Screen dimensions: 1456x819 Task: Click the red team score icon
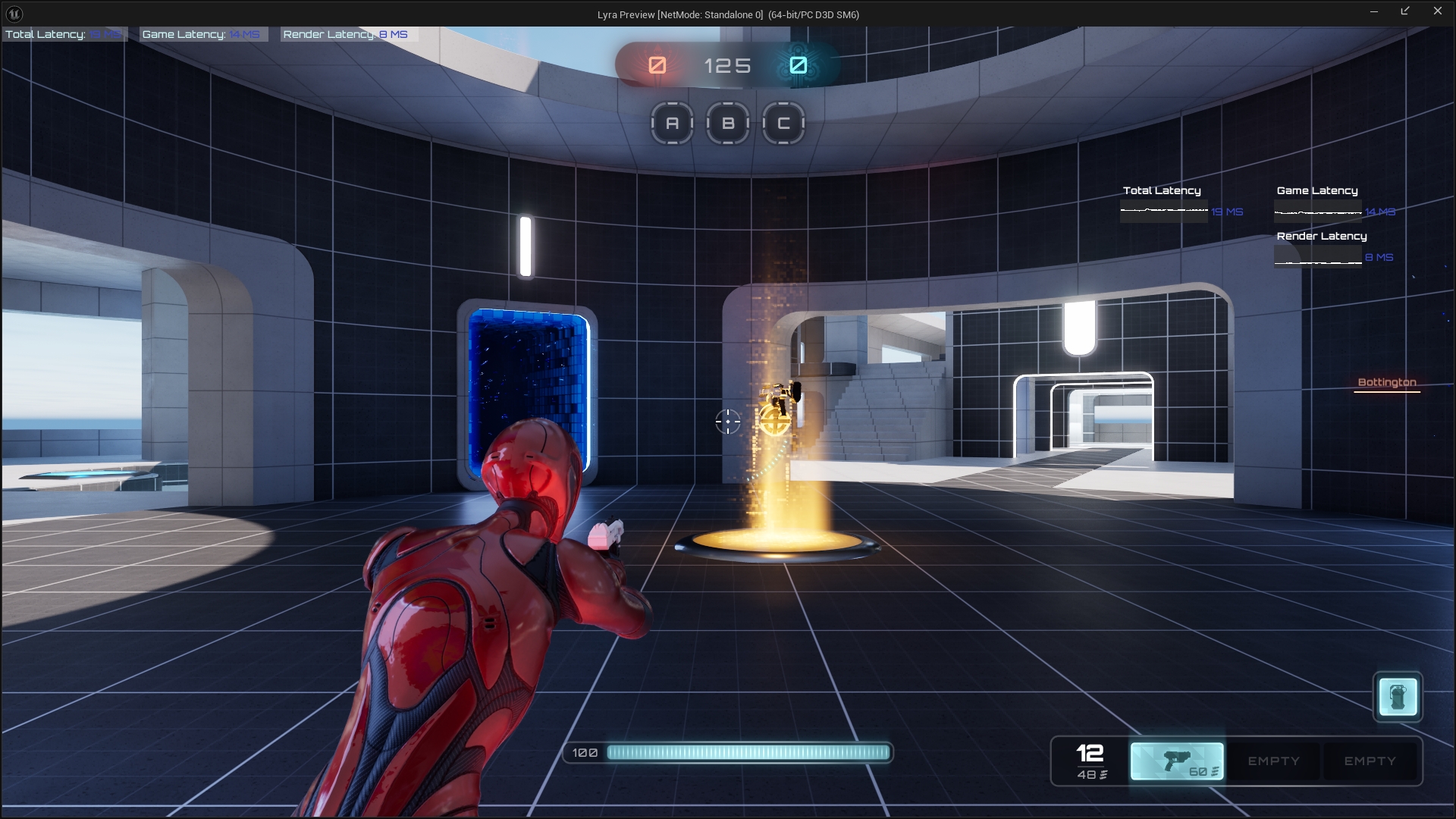pos(657,65)
